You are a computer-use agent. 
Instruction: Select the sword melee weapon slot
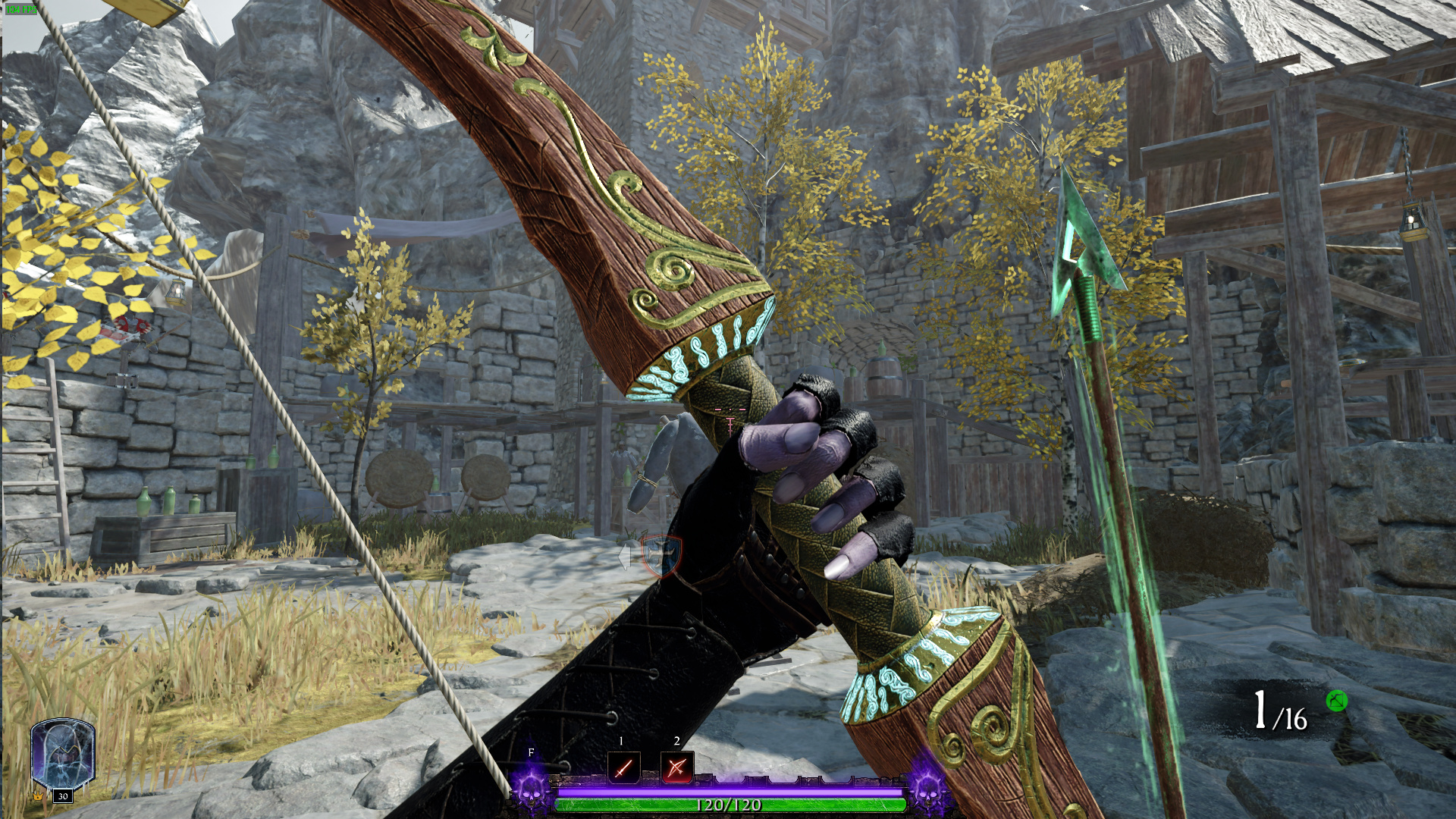(x=623, y=767)
